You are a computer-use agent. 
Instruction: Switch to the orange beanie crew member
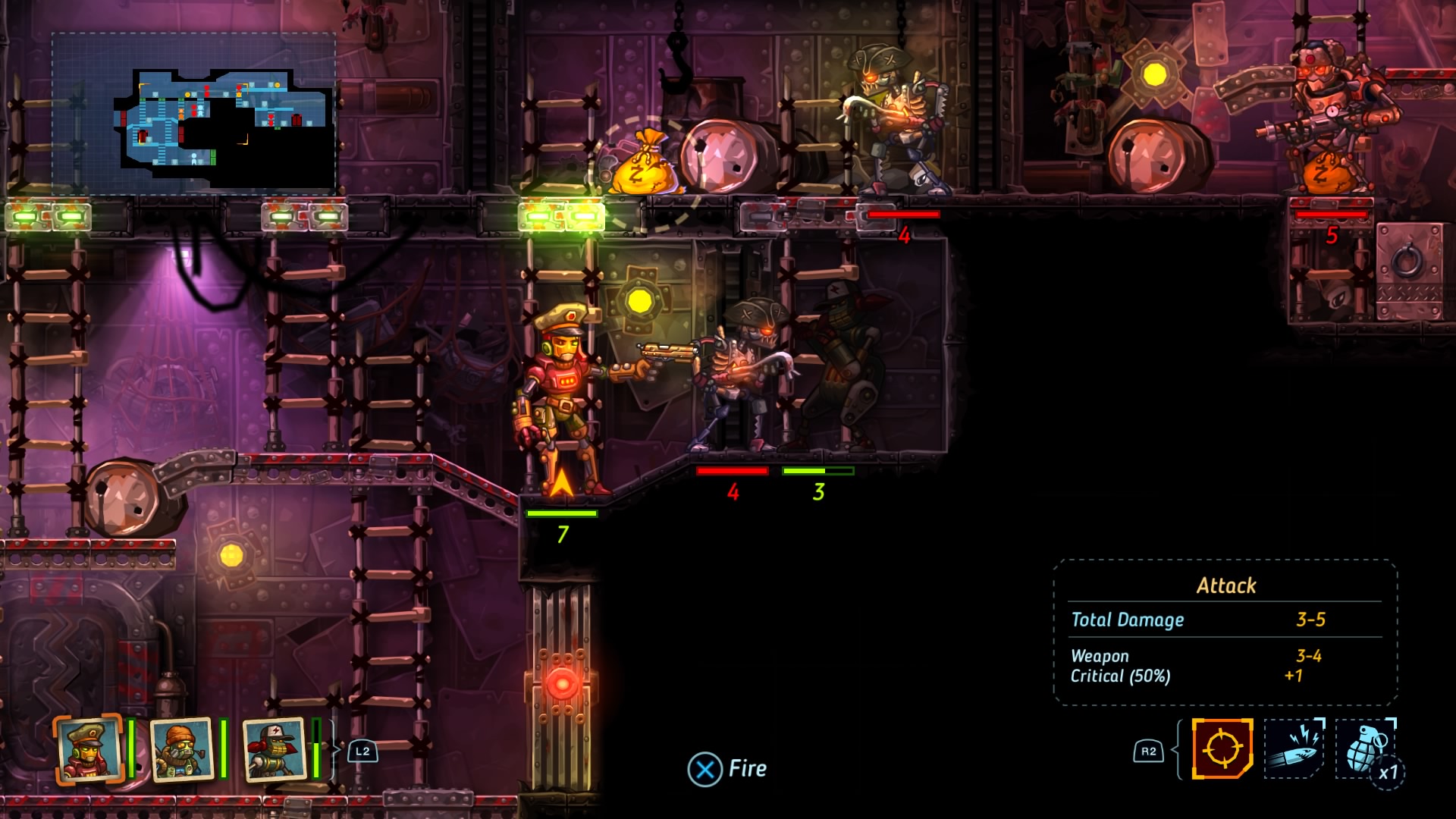coord(182,749)
